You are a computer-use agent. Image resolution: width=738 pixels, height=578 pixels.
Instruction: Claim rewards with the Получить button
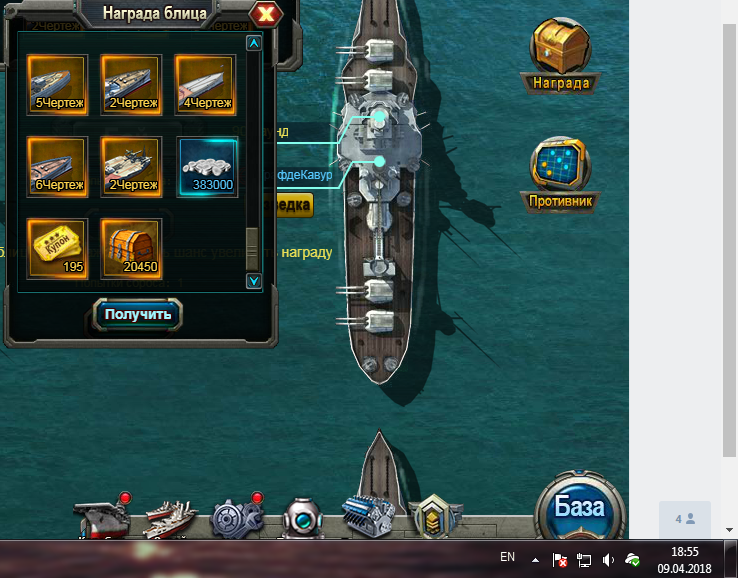click(139, 314)
